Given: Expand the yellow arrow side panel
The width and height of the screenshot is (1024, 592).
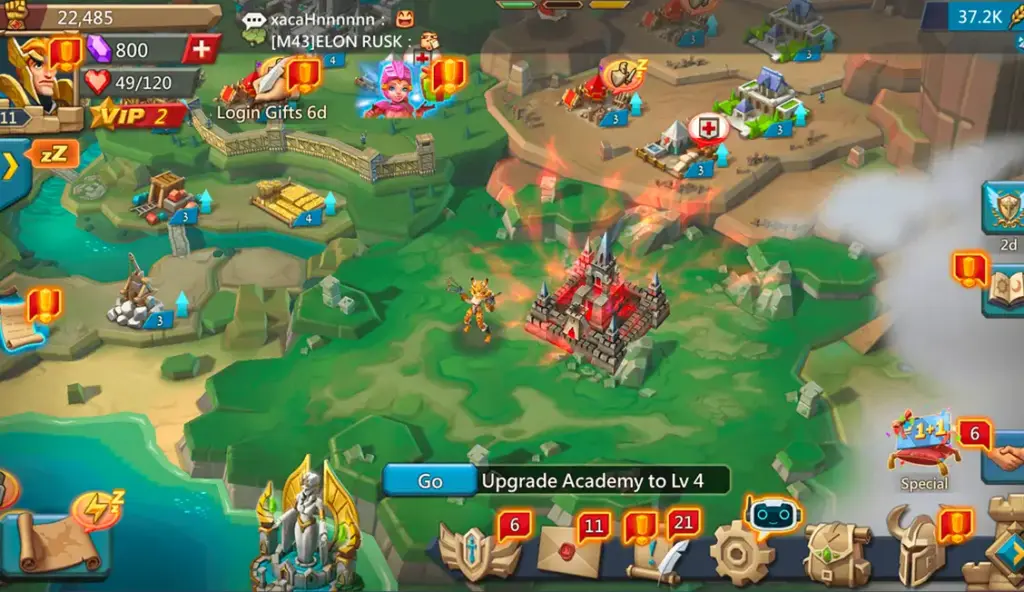Looking at the screenshot, I should pyautogui.click(x=12, y=167).
